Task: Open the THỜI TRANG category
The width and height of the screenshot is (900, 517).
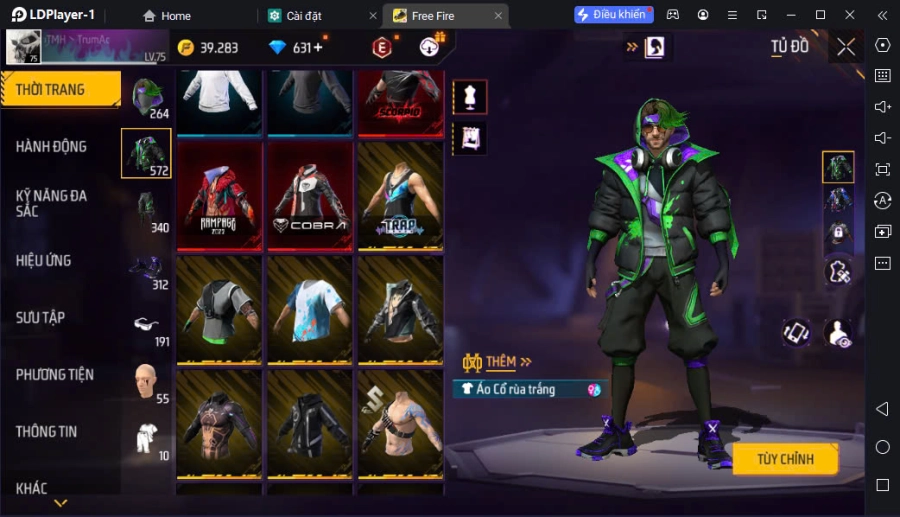Action: pyautogui.click(x=58, y=90)
